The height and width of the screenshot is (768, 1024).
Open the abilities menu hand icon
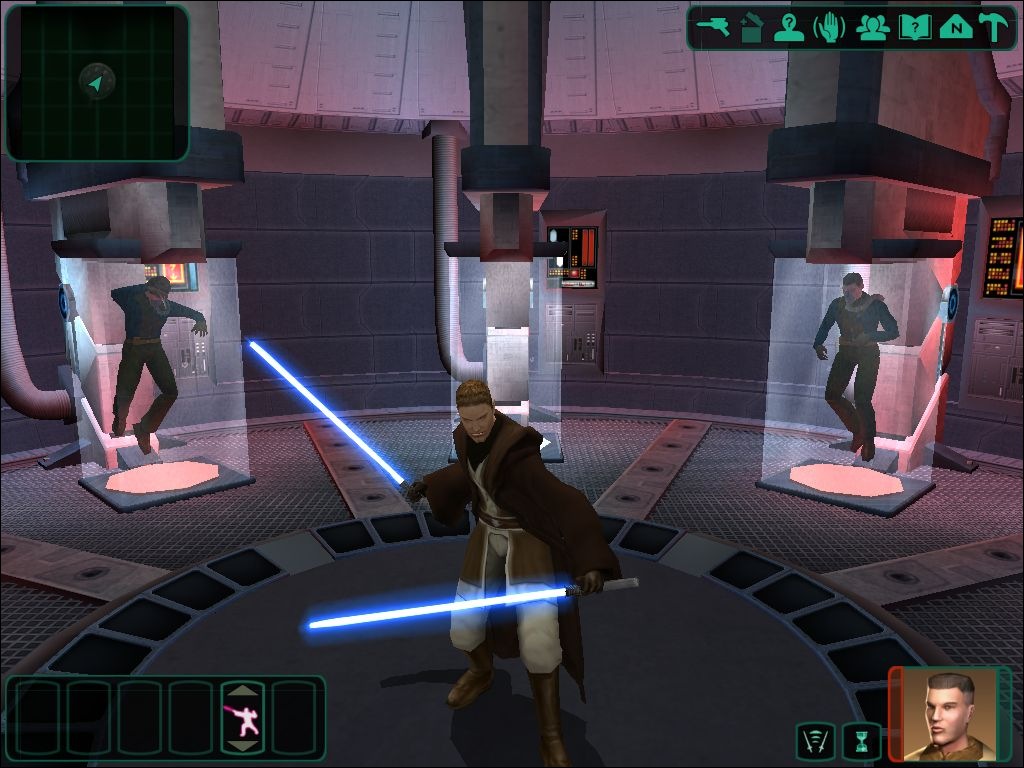tap(830, 27)
